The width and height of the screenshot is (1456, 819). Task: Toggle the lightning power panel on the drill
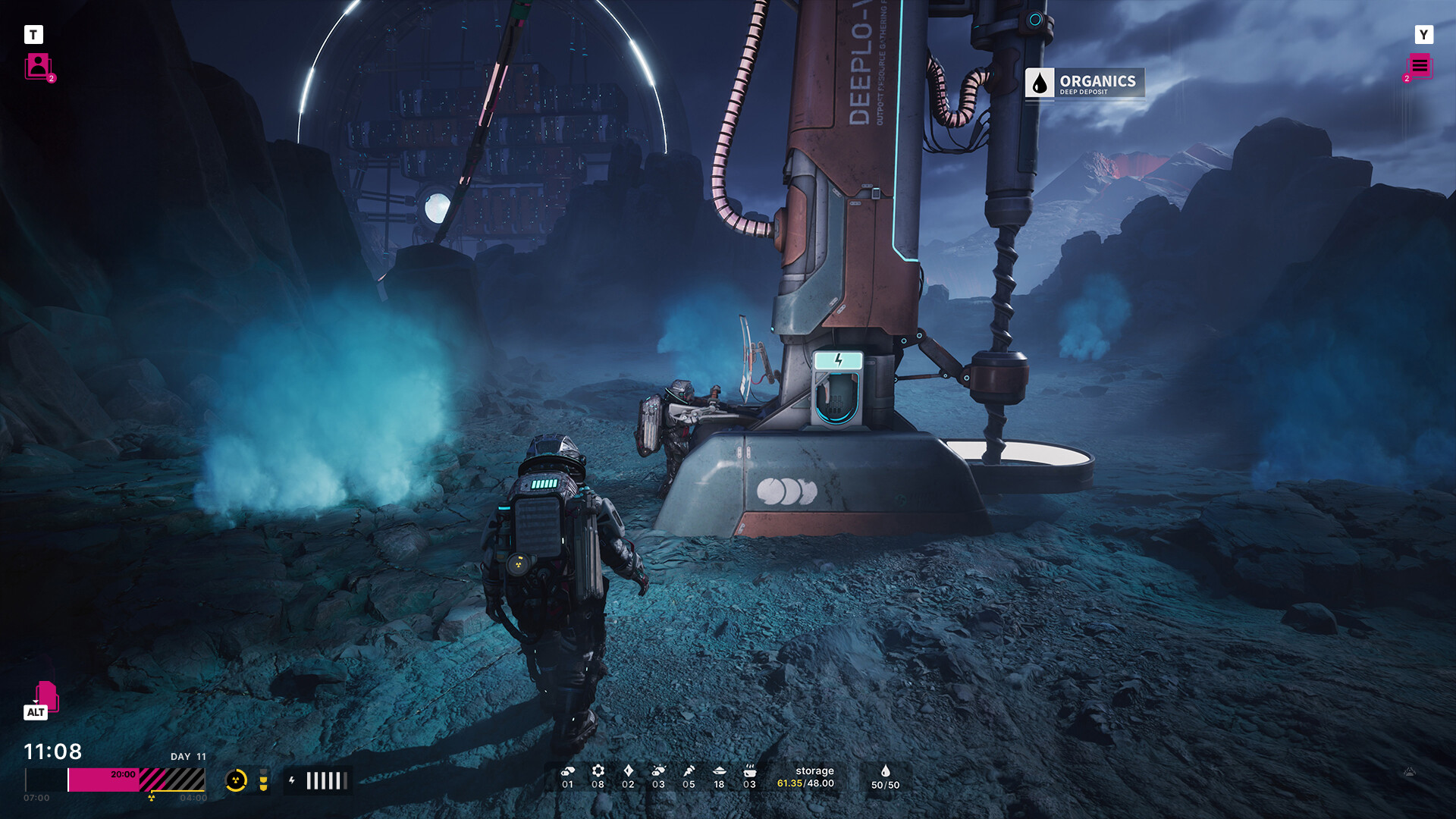click(837, 362)
